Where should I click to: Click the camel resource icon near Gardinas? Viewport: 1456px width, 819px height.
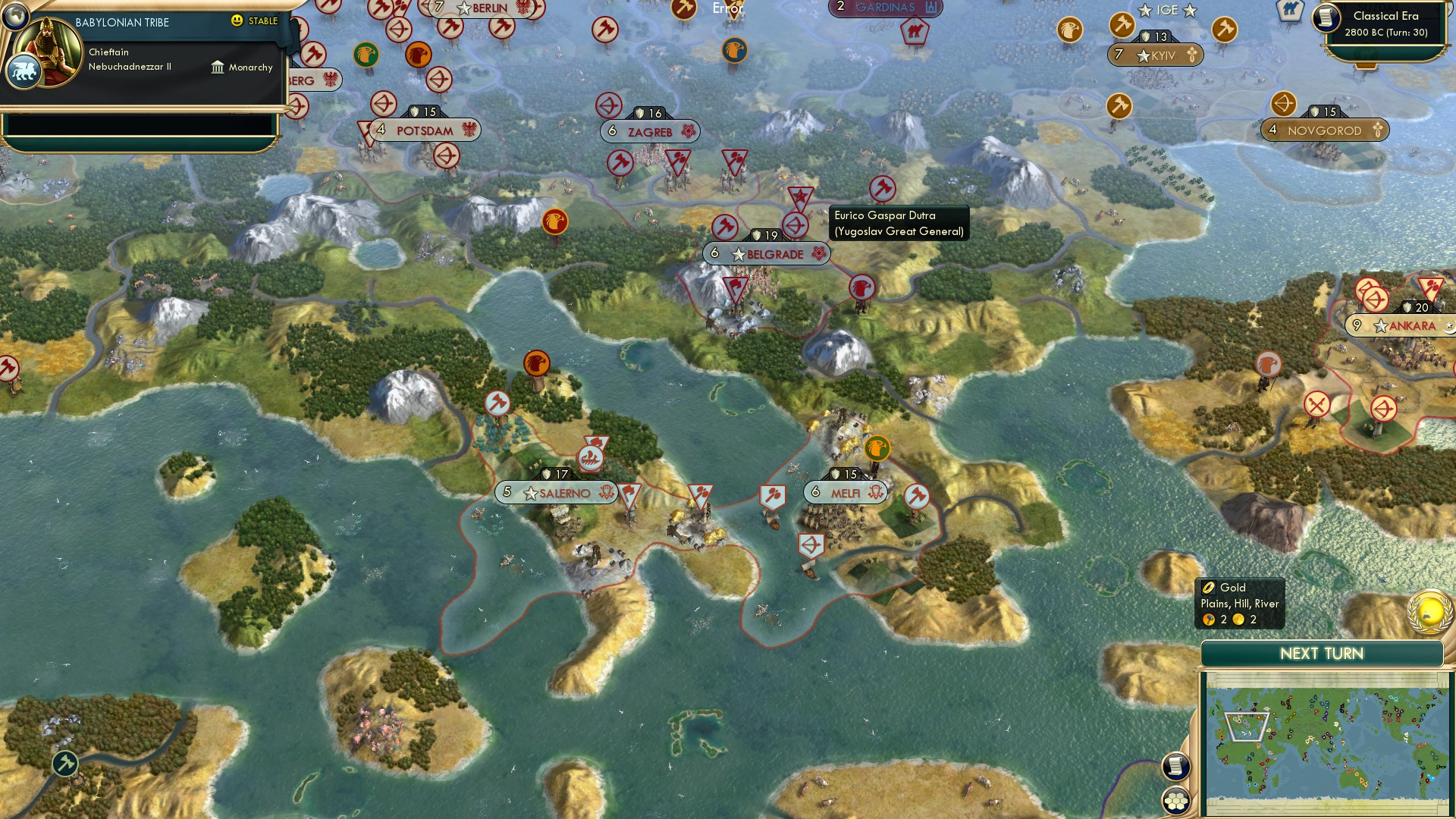(x=915, y=32)
